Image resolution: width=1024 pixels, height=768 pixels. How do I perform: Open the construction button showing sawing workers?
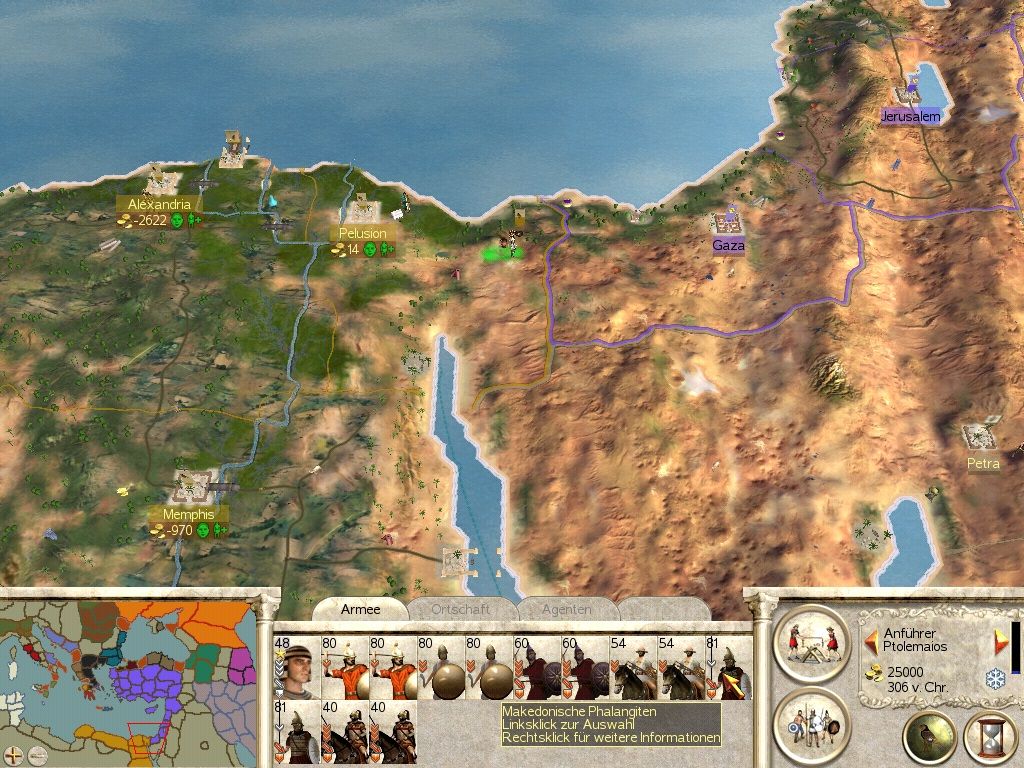[x=810, y=643]
